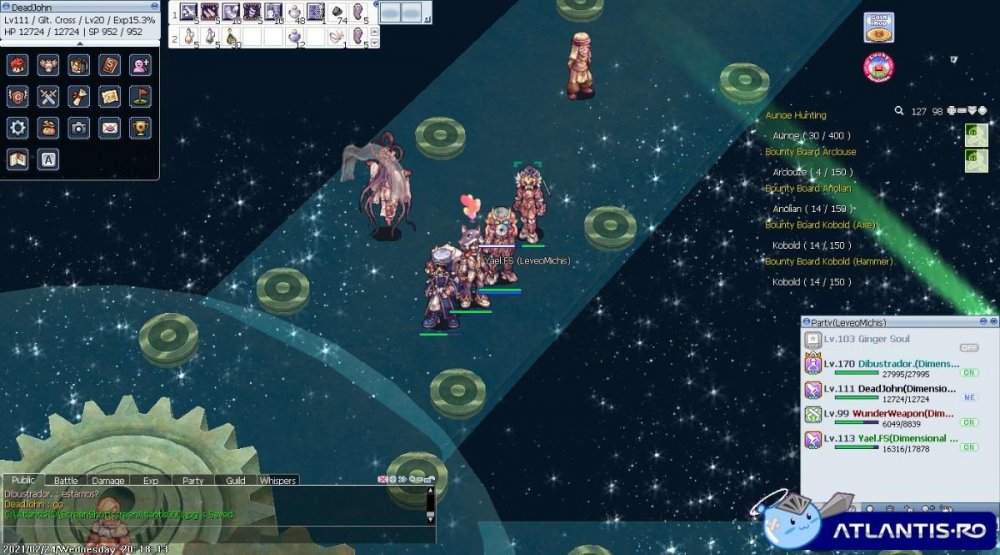The image size is (1000, 555).
Task: Click the camera screenshot icon
Action: (79, 127)
